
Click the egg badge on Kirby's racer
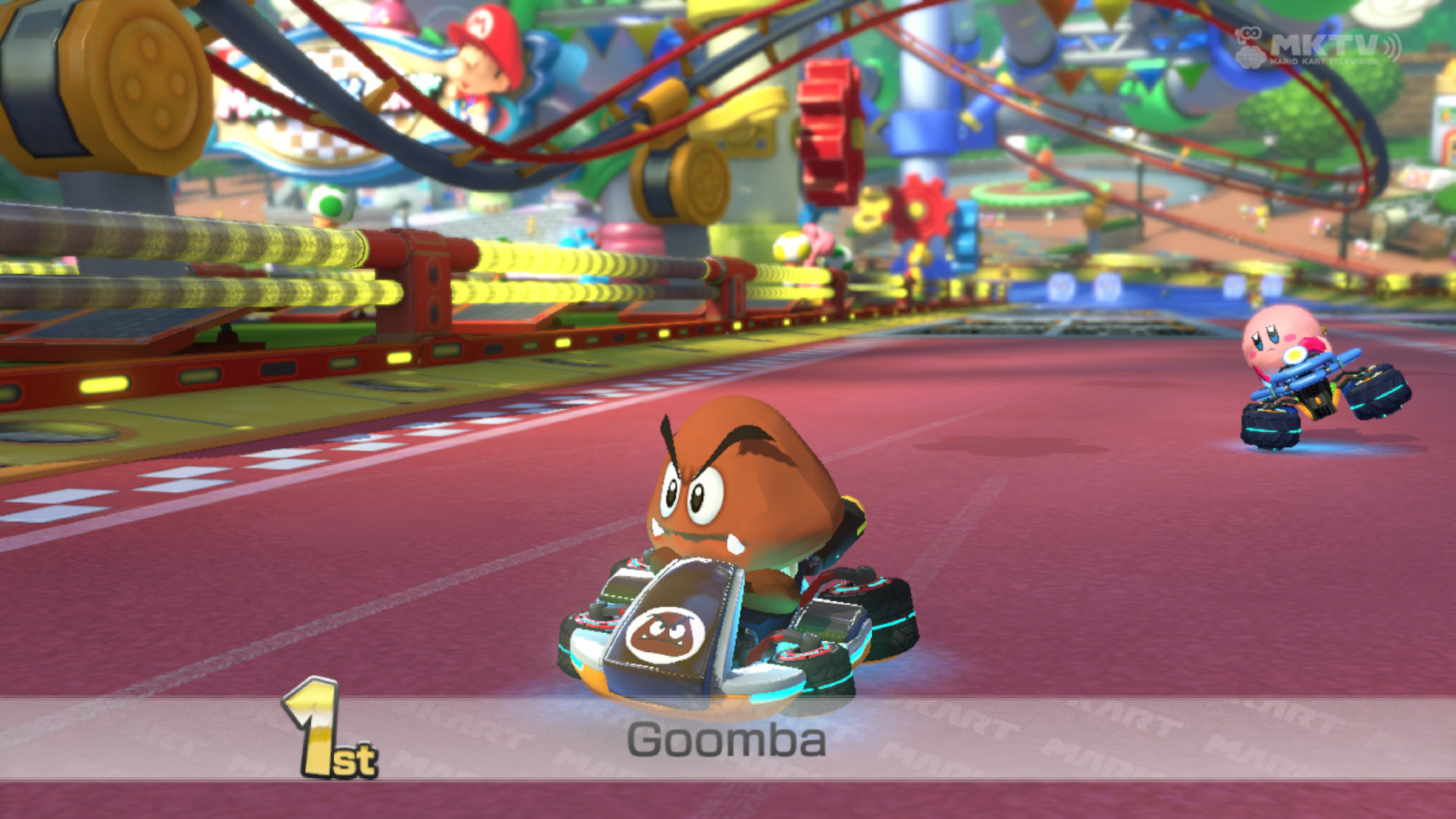click(1294, 356)
